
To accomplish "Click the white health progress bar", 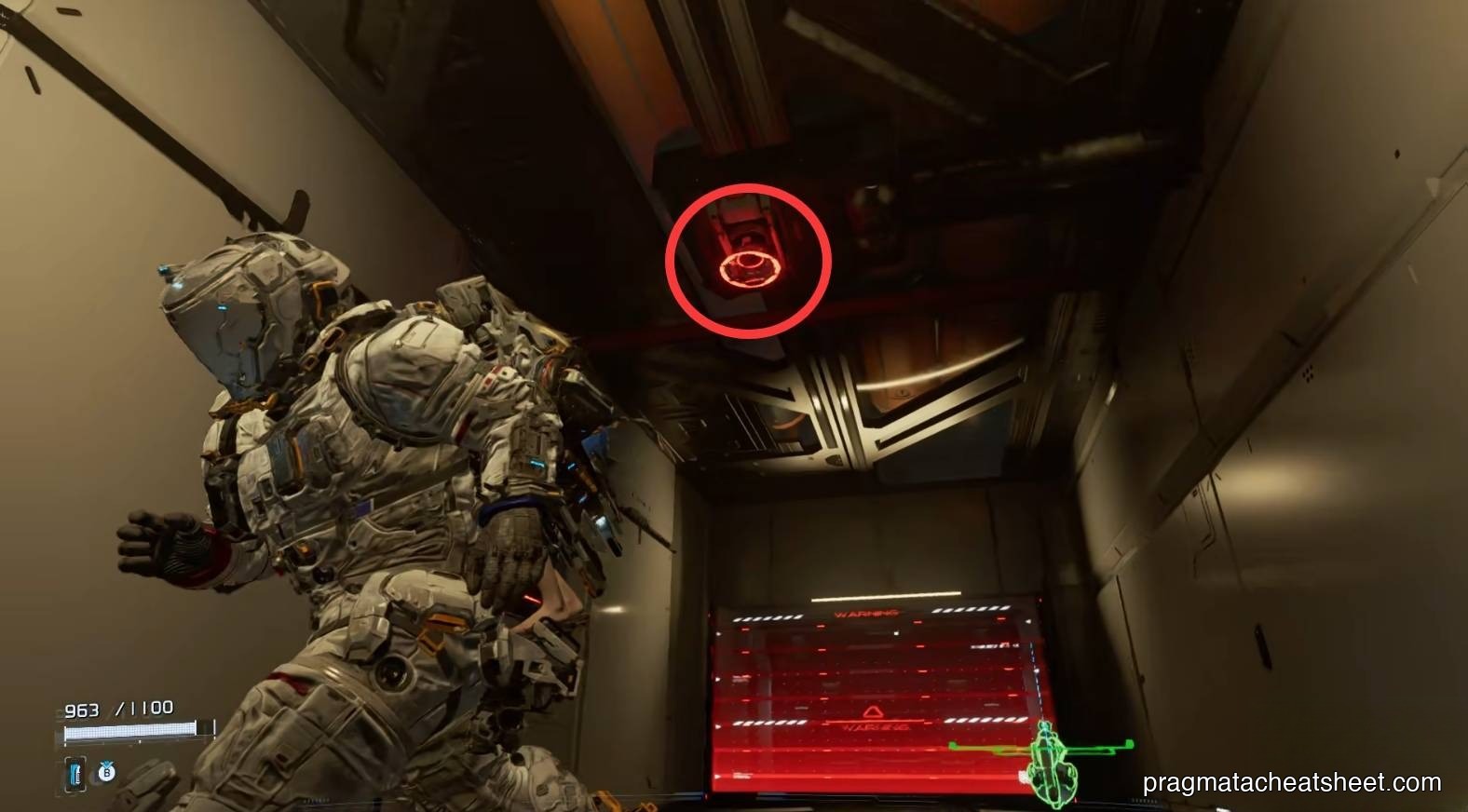I will [x=130, y=731].
